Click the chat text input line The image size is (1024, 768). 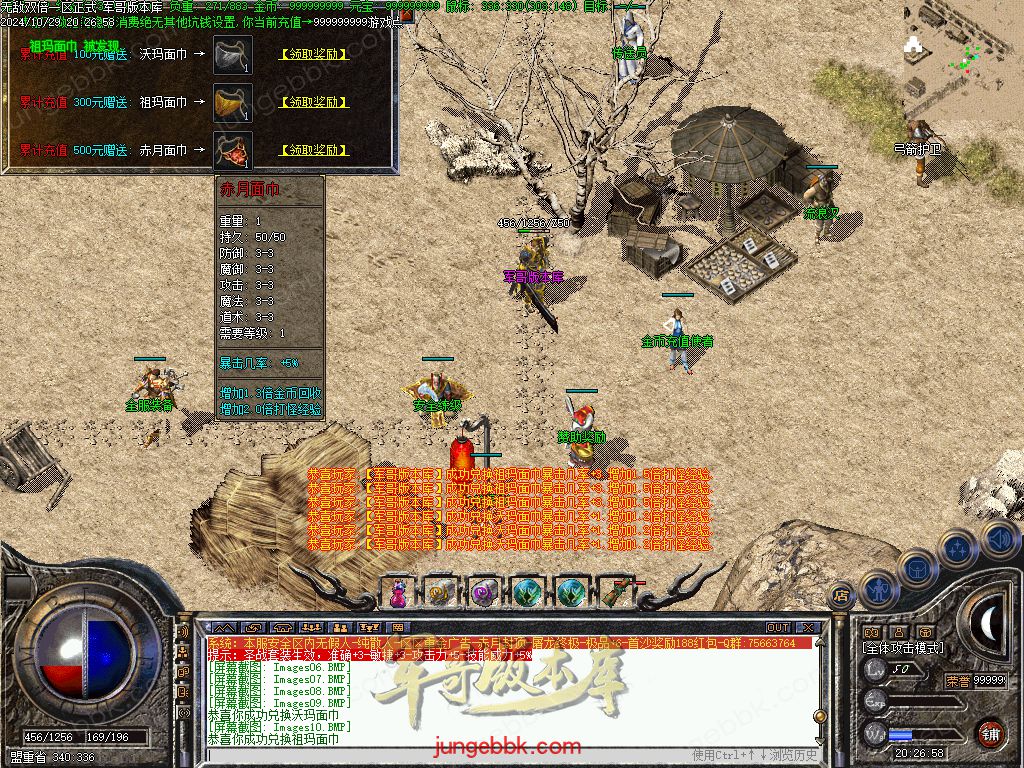(x=450, y=754)
